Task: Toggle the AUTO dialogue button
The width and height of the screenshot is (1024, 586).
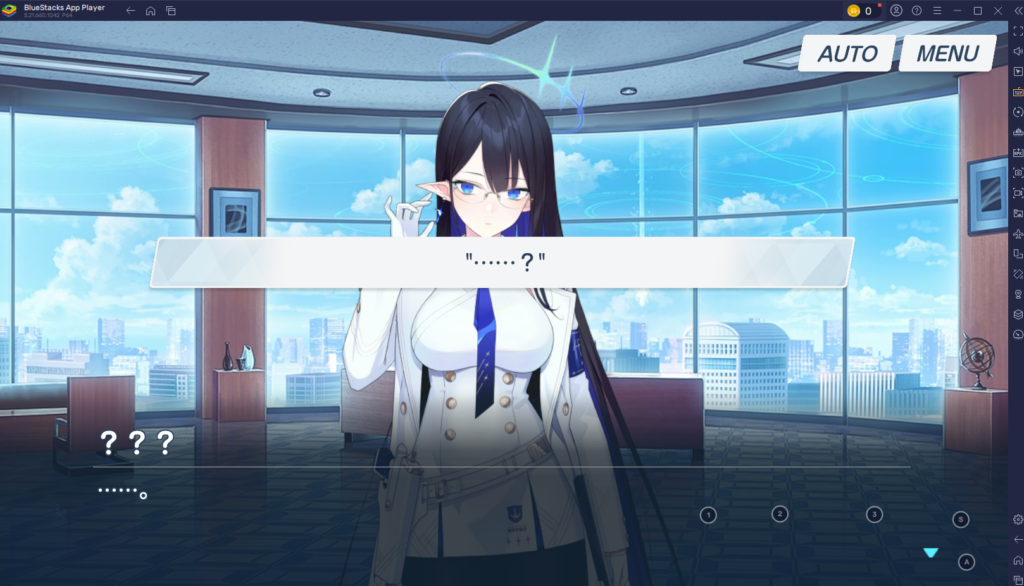Action: [847, 54]
